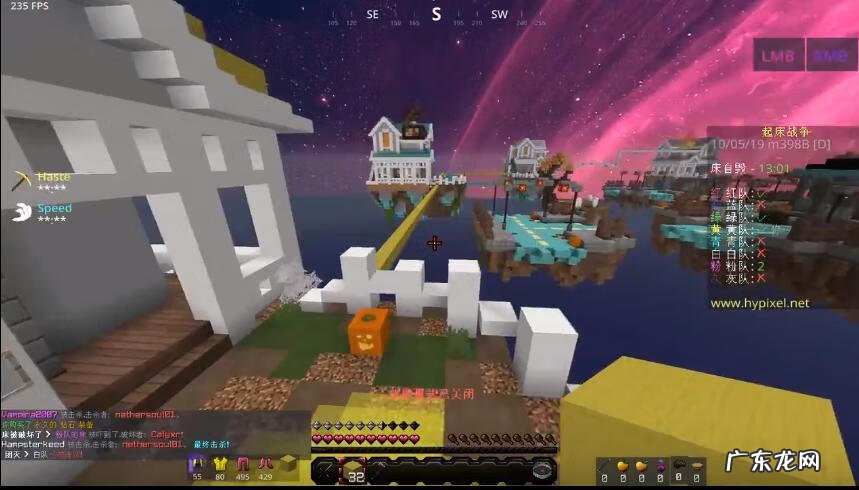Click the RMB keystroke indicator
Viewport: 859px width, 490px height.
pyautogui.click(x=830, y=56)
